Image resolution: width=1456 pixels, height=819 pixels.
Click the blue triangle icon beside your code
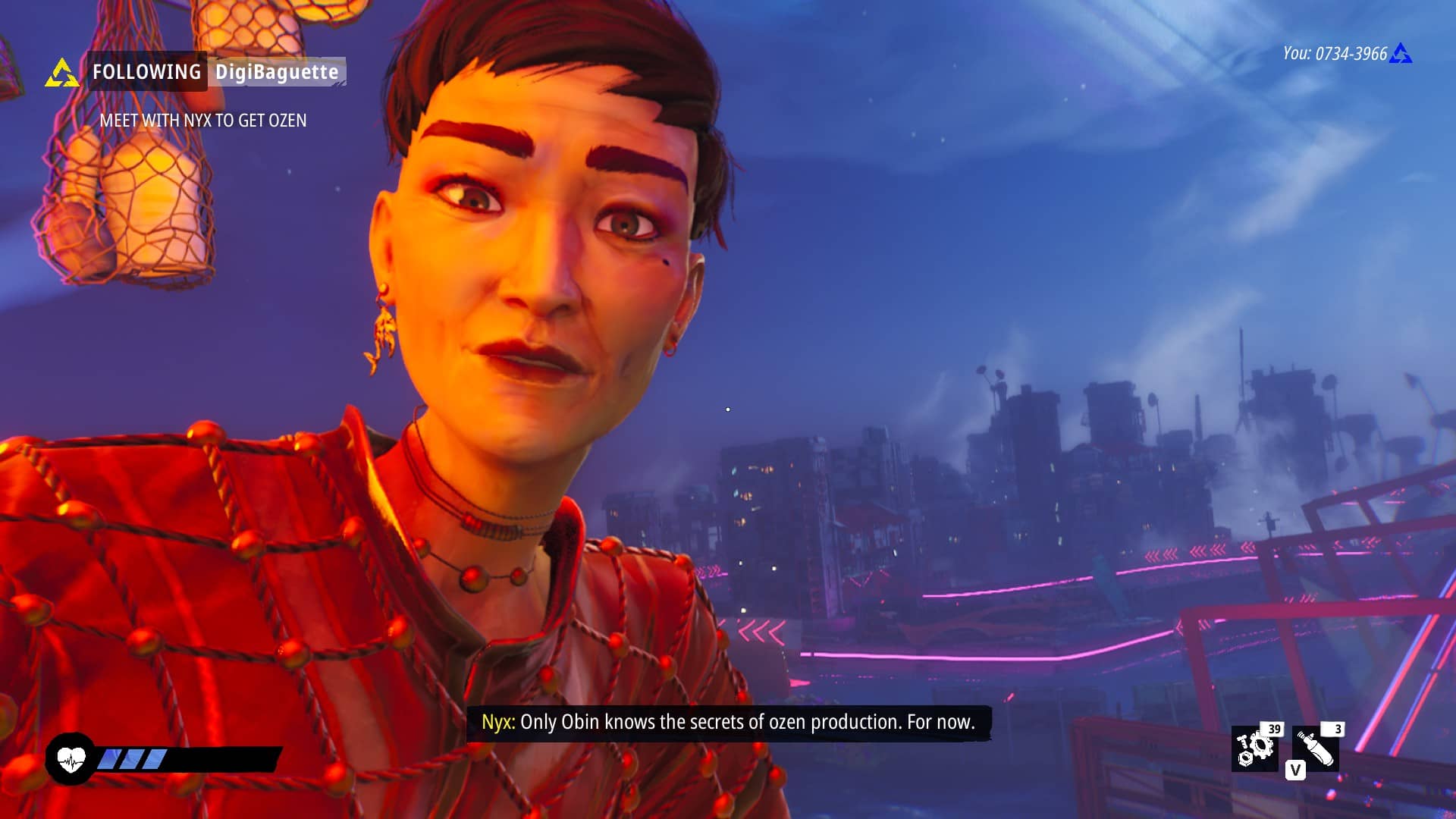1401,54
